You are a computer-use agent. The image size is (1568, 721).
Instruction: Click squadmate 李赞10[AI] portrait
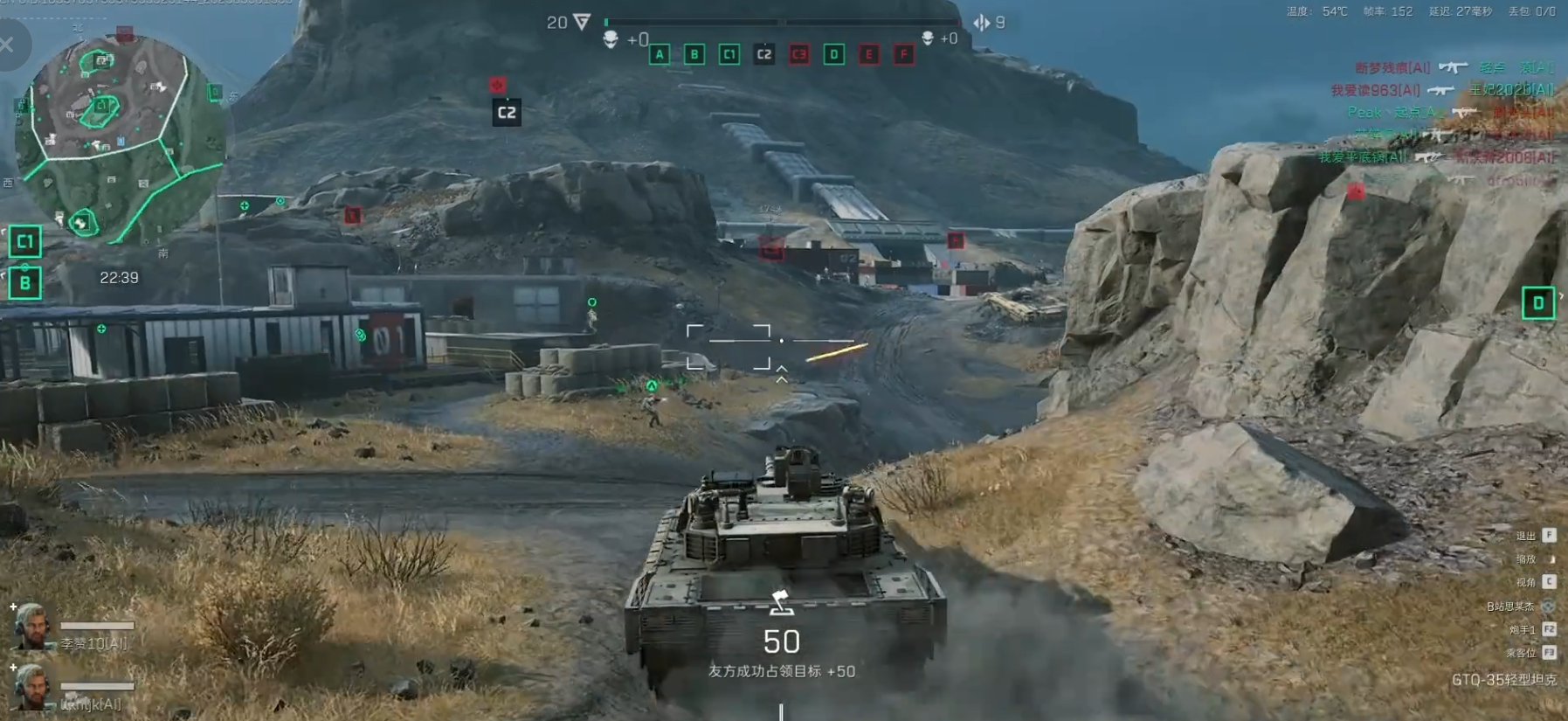tap(31, 626)
